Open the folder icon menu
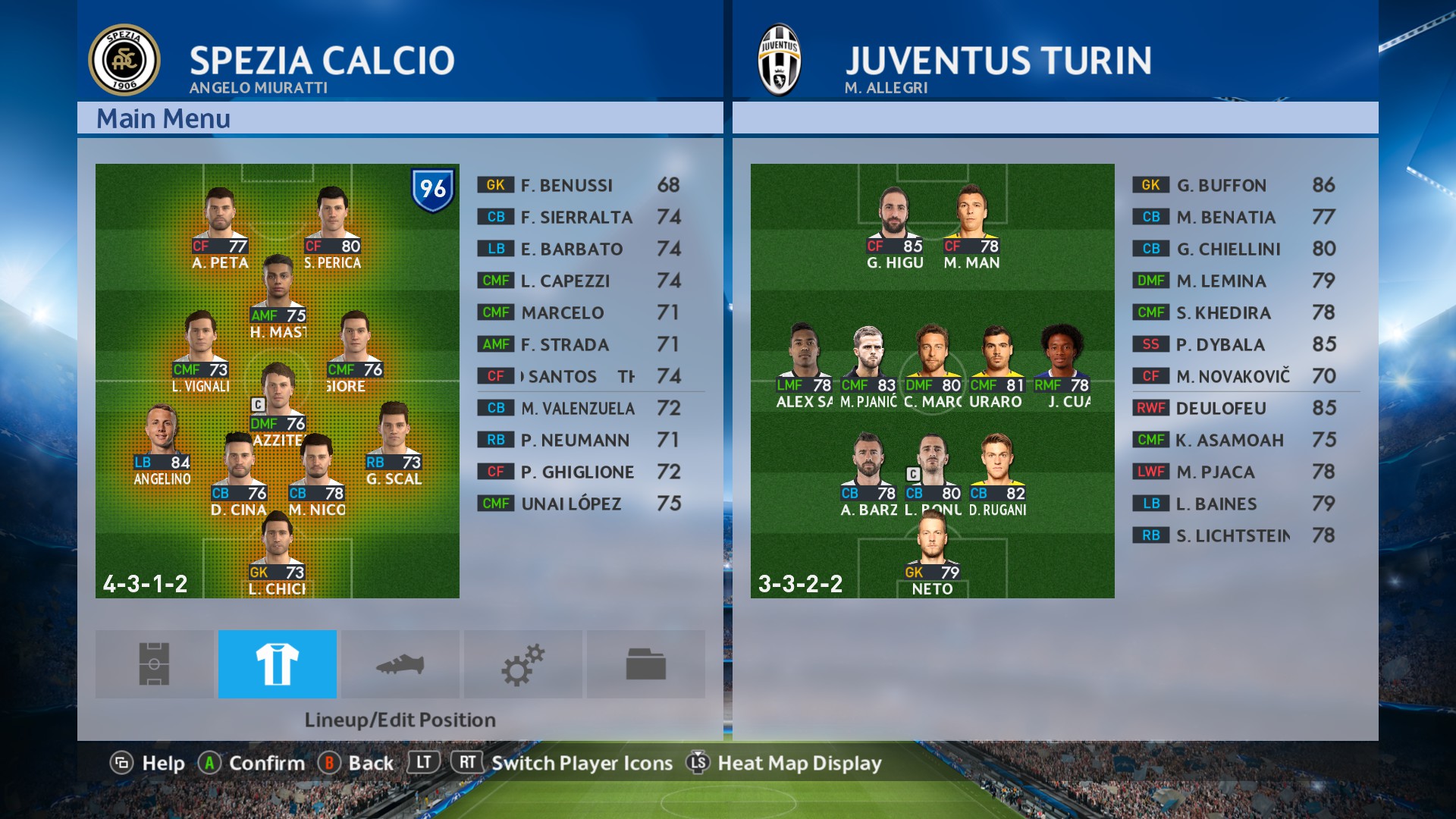The image size is (1456, 819). point(646,664)
